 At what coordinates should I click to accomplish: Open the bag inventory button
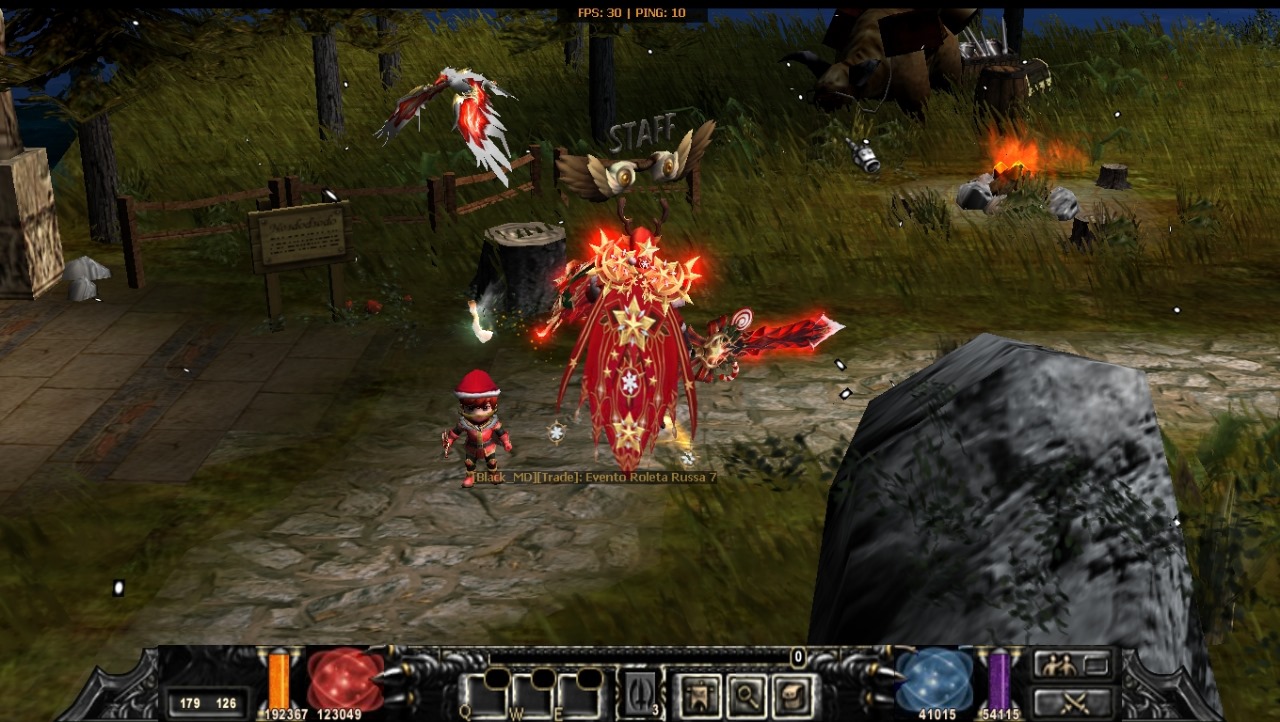[x=793, y=694]
